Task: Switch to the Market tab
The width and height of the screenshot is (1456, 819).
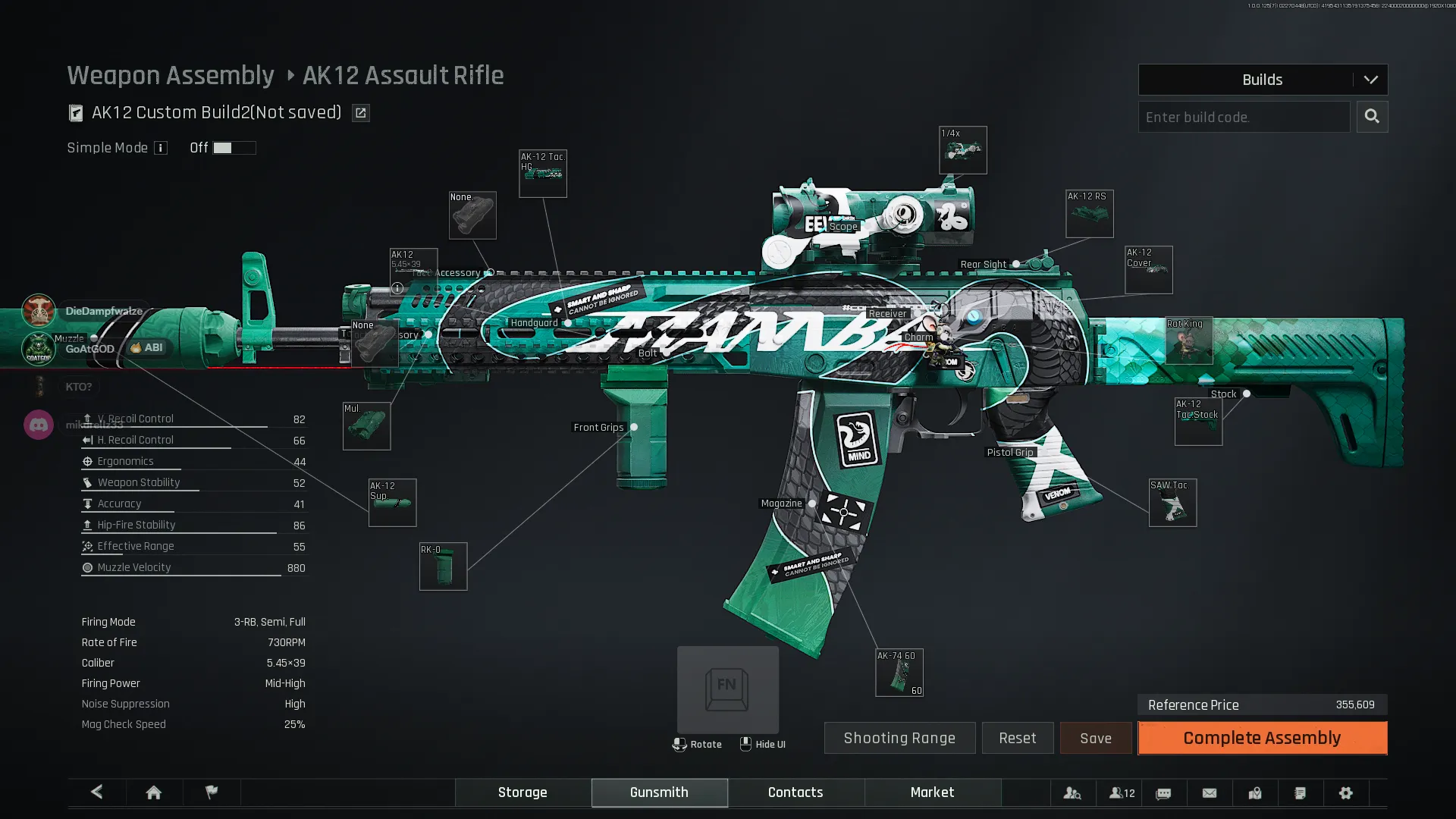Action: pos(932,792)
